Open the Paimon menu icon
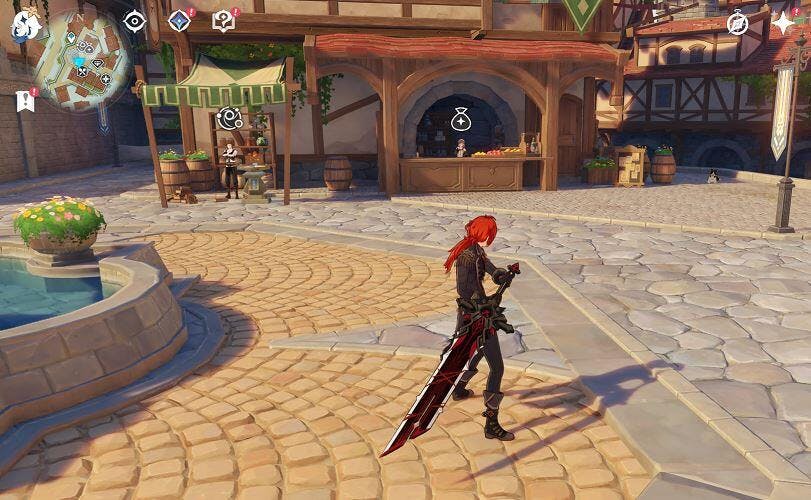Screen dimensions: 811x500 click(25, 26)
